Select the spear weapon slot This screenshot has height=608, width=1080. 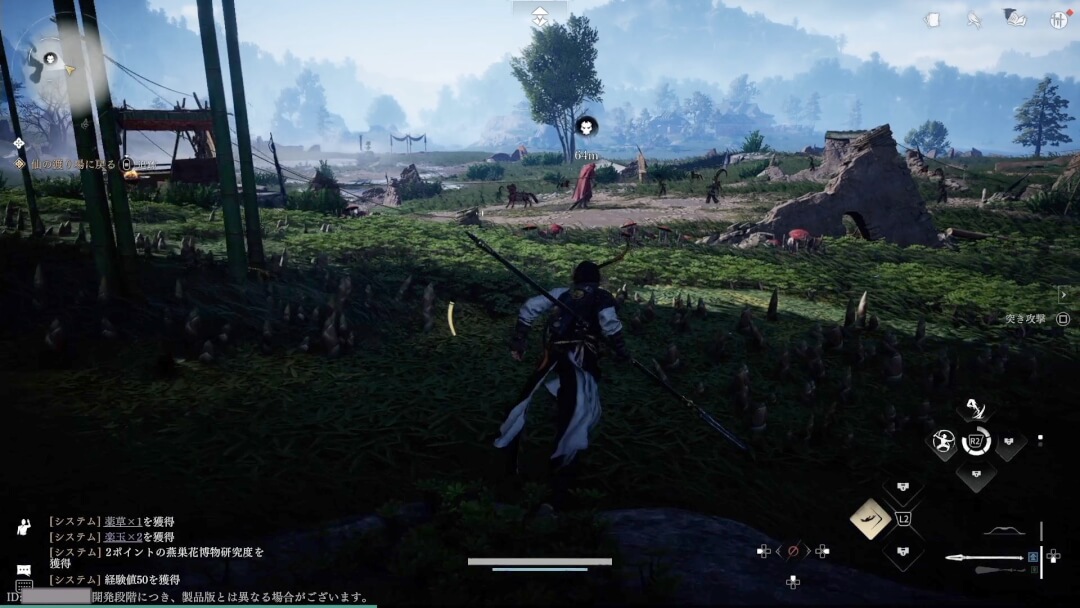(x=985, y=557)
